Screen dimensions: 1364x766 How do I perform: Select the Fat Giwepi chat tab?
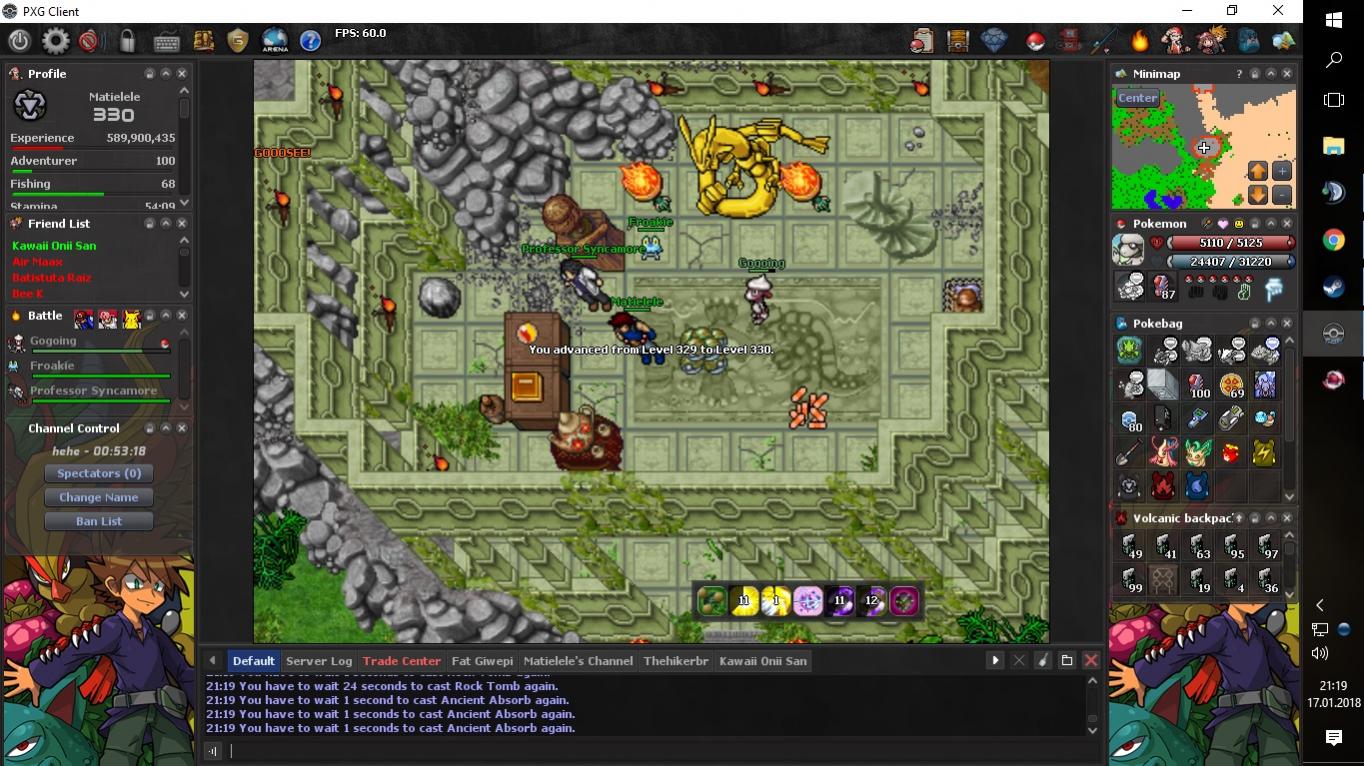[482, 661]
